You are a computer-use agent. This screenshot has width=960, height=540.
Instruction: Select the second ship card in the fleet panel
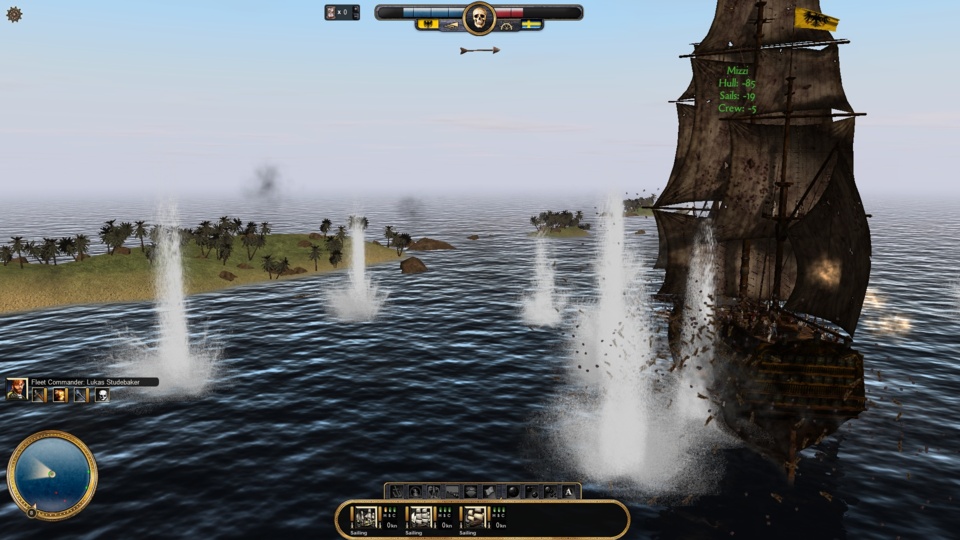point(421,517)
